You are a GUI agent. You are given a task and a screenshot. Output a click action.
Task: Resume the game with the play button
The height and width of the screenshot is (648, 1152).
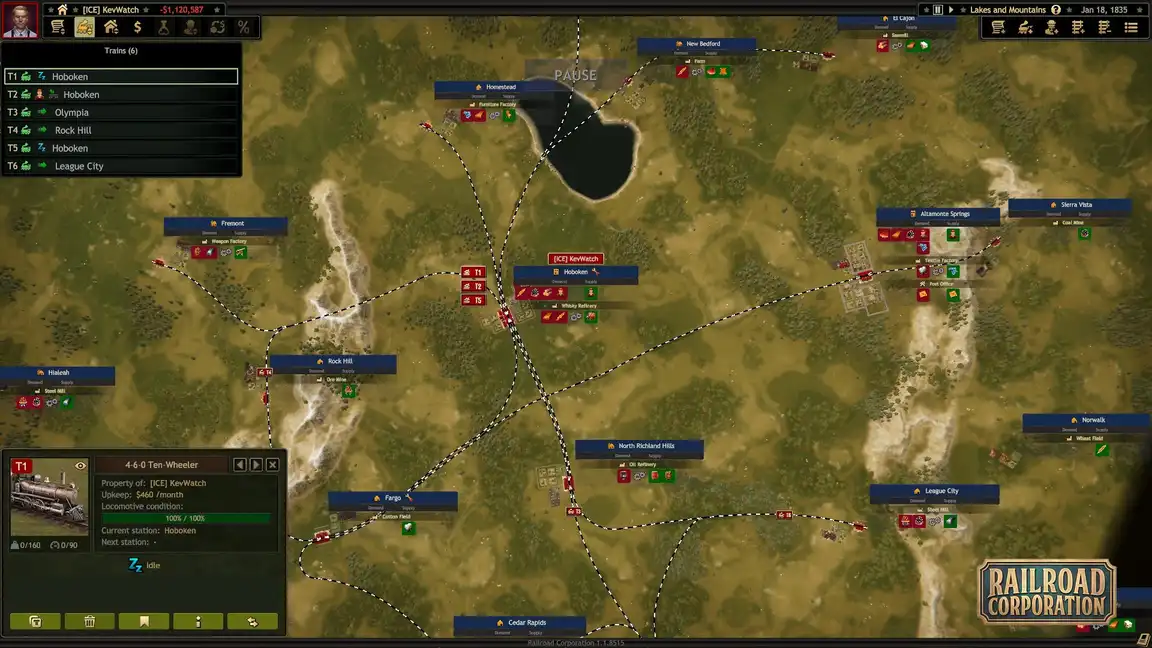point(950,10)
